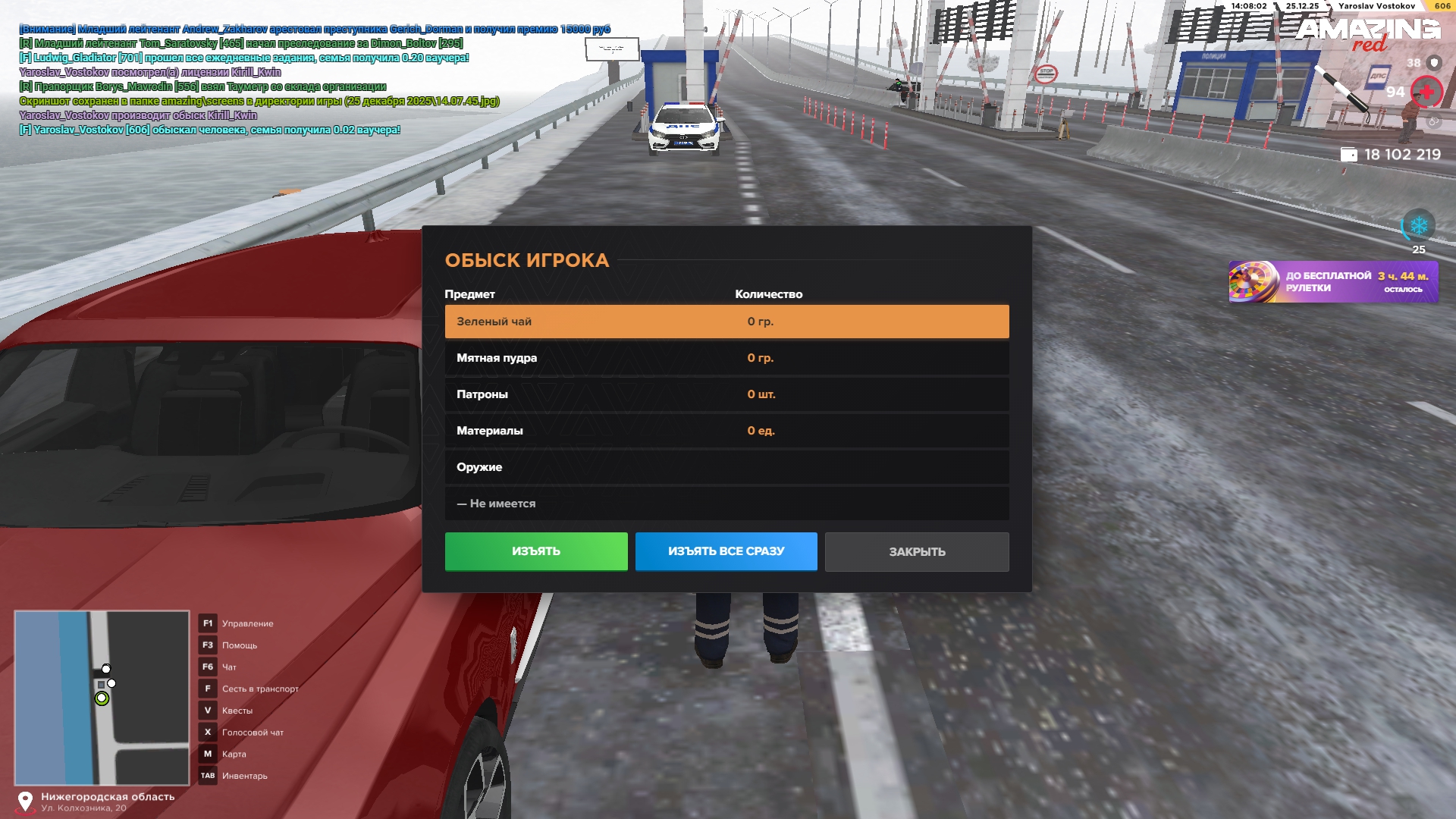Pick the Материалы row in the list
Screen dimensions: 1456x819
tap(726, 431)
